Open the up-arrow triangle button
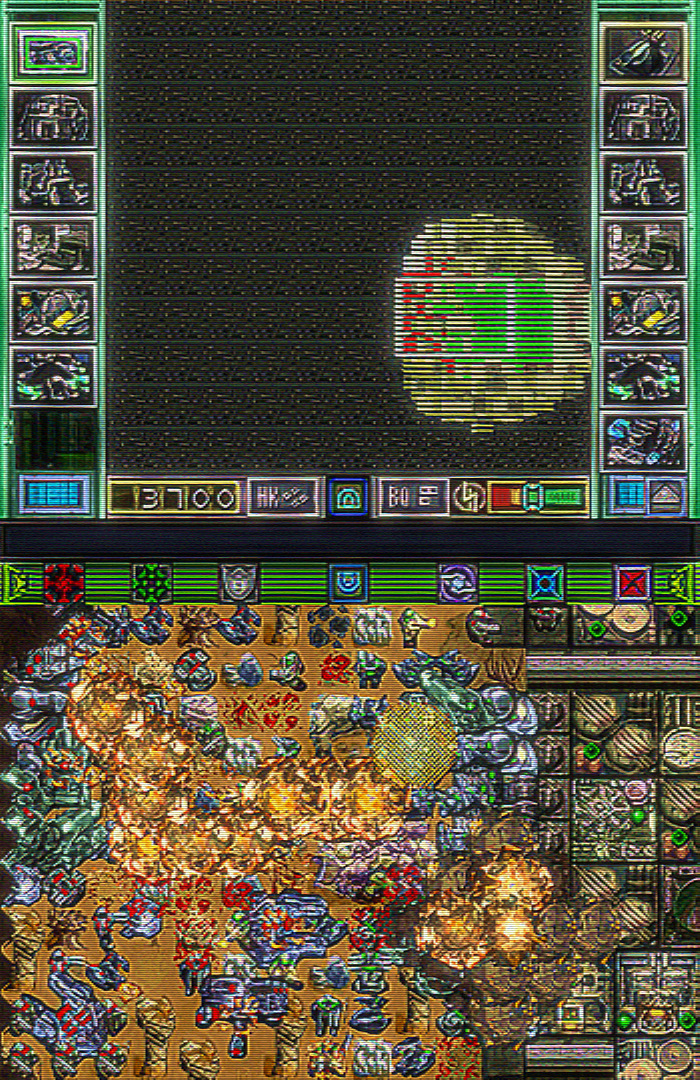 pyautogui.click(x=666, y=494)
